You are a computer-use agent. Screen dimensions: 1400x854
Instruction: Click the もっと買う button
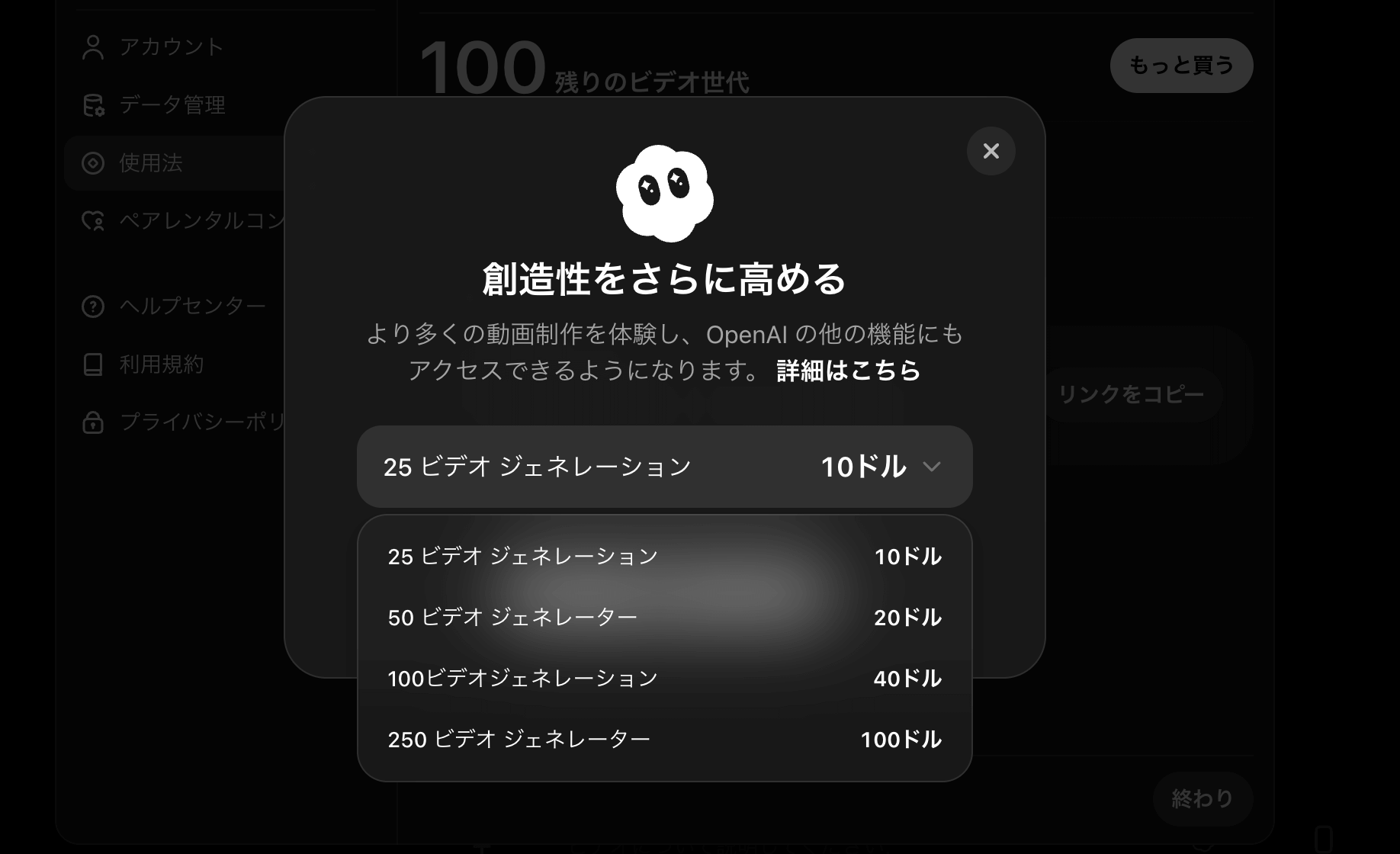coord(1180,66)
